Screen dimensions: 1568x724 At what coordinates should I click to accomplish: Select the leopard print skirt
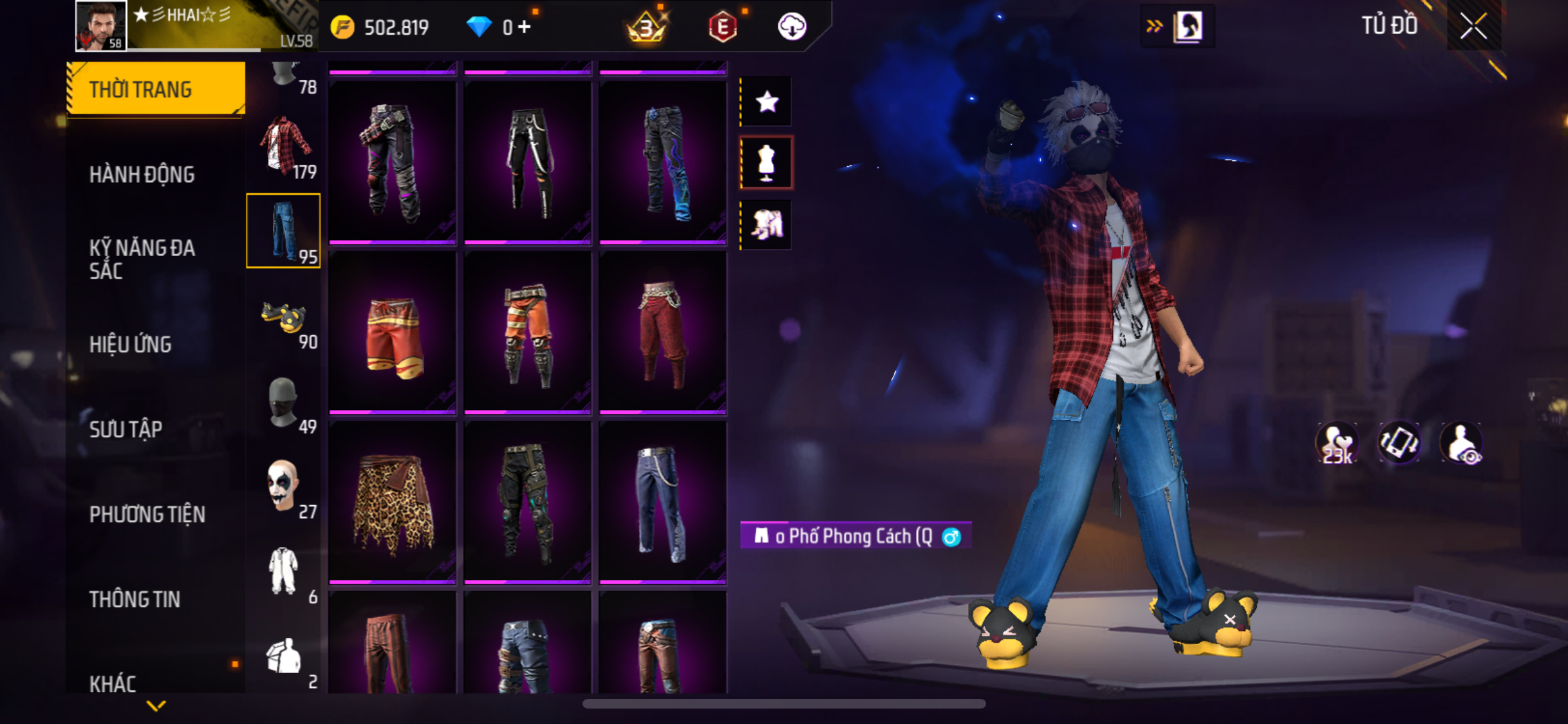click(x=393, y=502)
